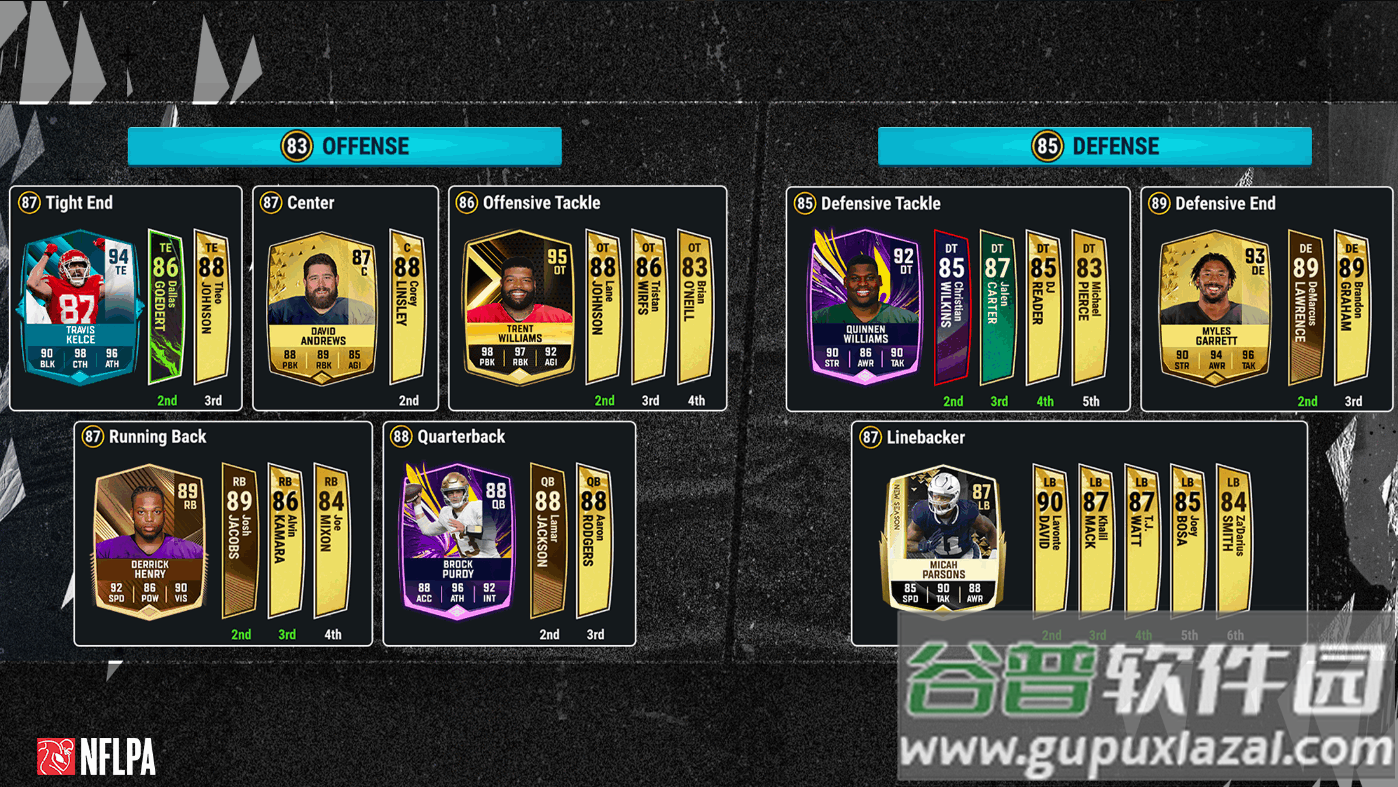Open the Offense team header
Screen dimensions: 1398x787
[x=345, y=146]
